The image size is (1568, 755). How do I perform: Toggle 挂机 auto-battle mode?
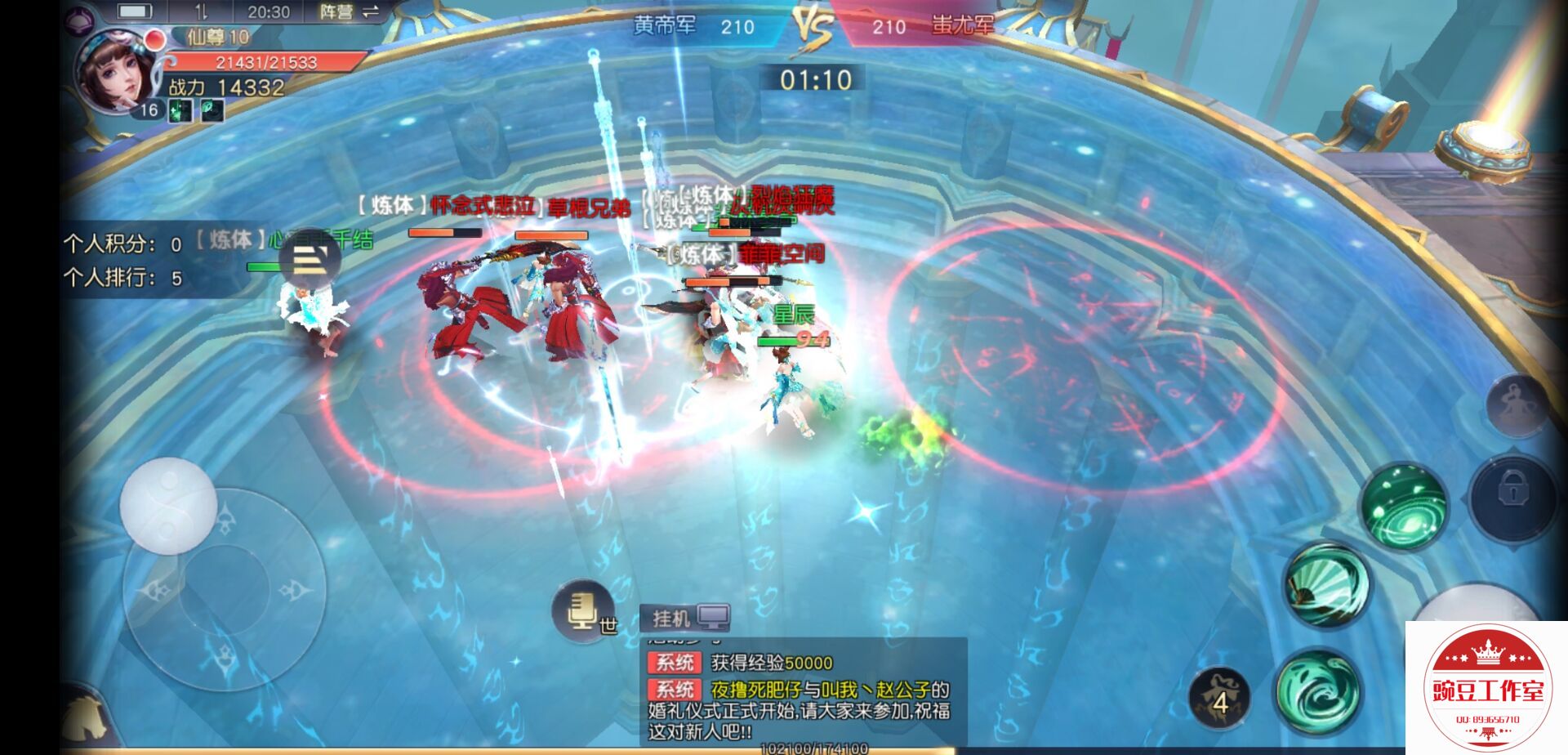684,619
